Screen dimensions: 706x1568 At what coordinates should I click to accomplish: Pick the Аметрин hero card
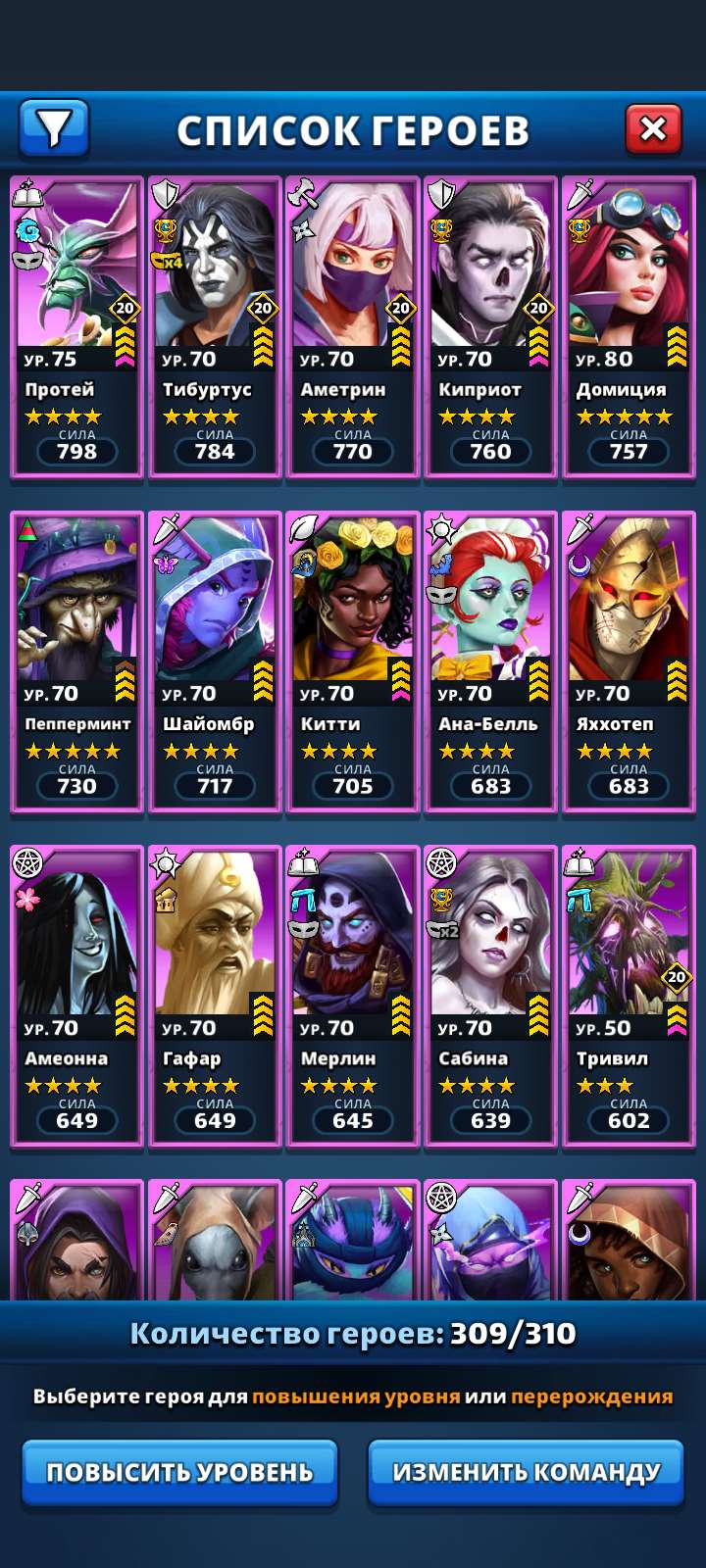353,327
